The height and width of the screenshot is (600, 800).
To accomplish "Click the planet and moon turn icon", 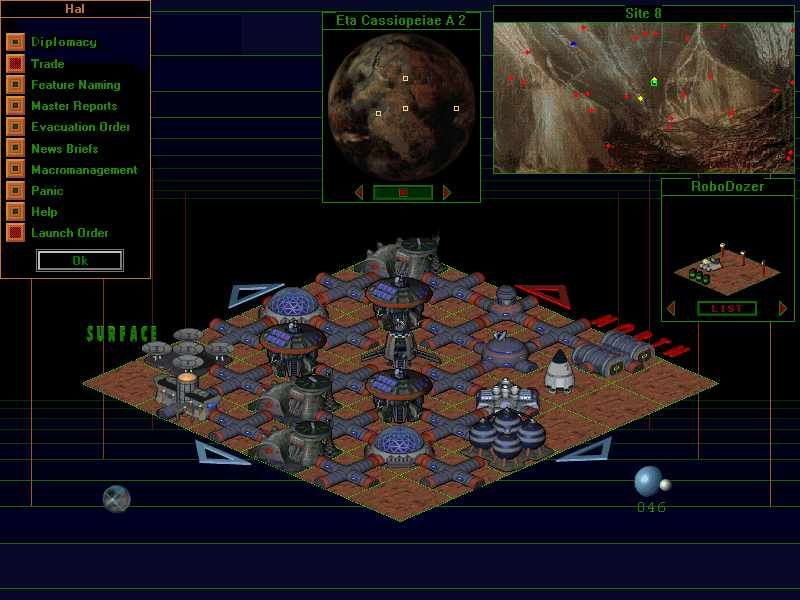I will (x=651, y=482).
